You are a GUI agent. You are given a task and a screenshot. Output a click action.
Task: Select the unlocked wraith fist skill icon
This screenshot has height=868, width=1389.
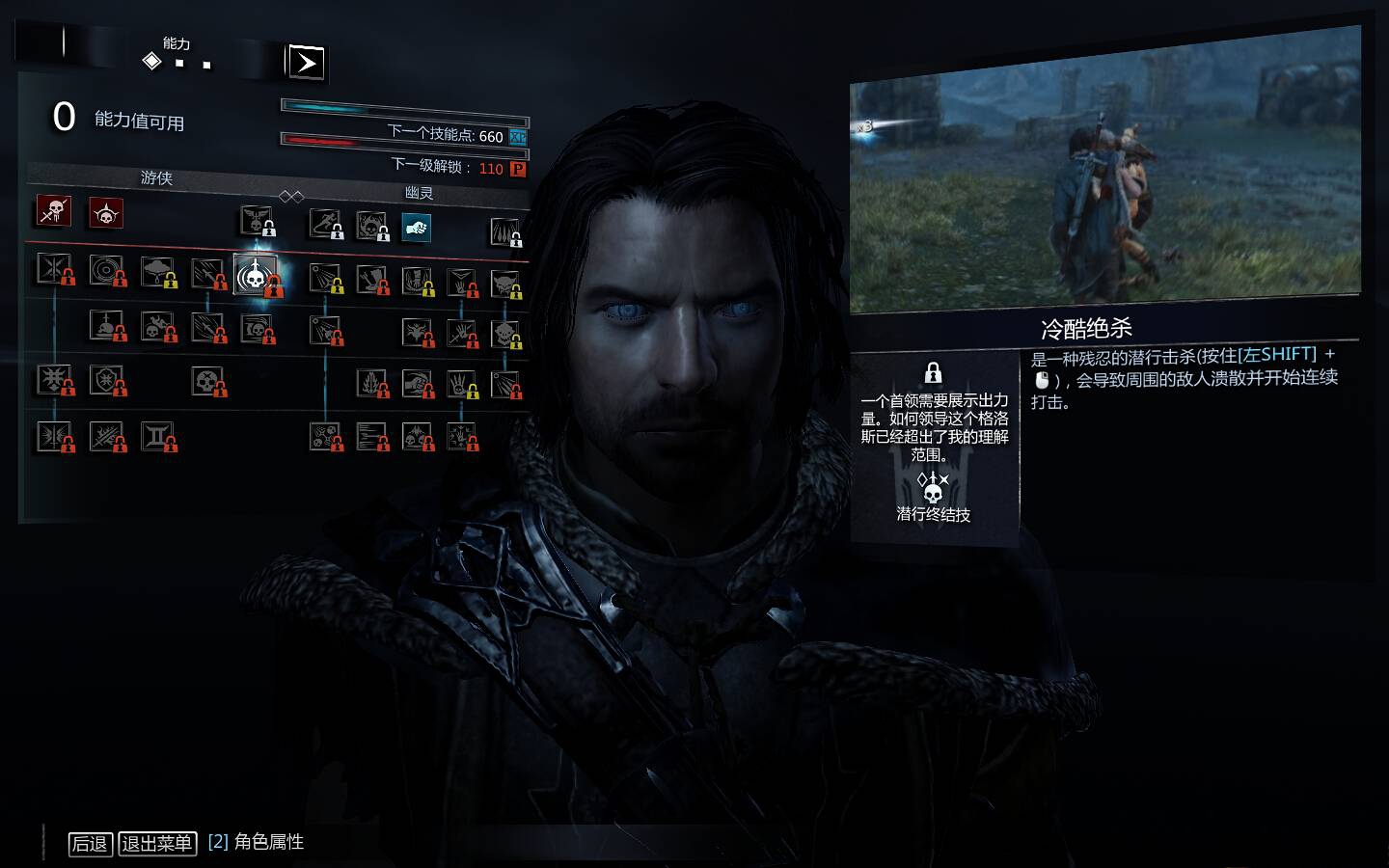(x=415, y=228)
